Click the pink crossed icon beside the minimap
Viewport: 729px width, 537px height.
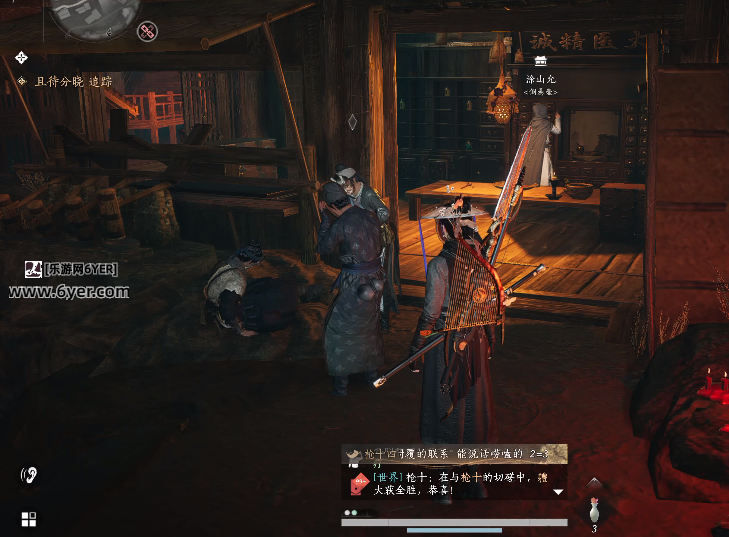coord(149,32)
